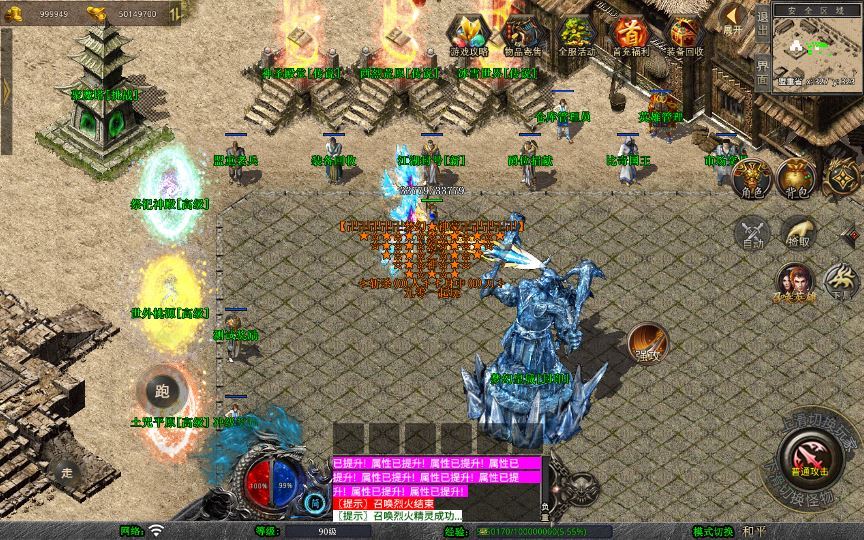Toggle 自动 auto-battle mode
Image resolution: width=864 pixels, height=540 pixels.
pyautogui.click(x=752, y=232)
